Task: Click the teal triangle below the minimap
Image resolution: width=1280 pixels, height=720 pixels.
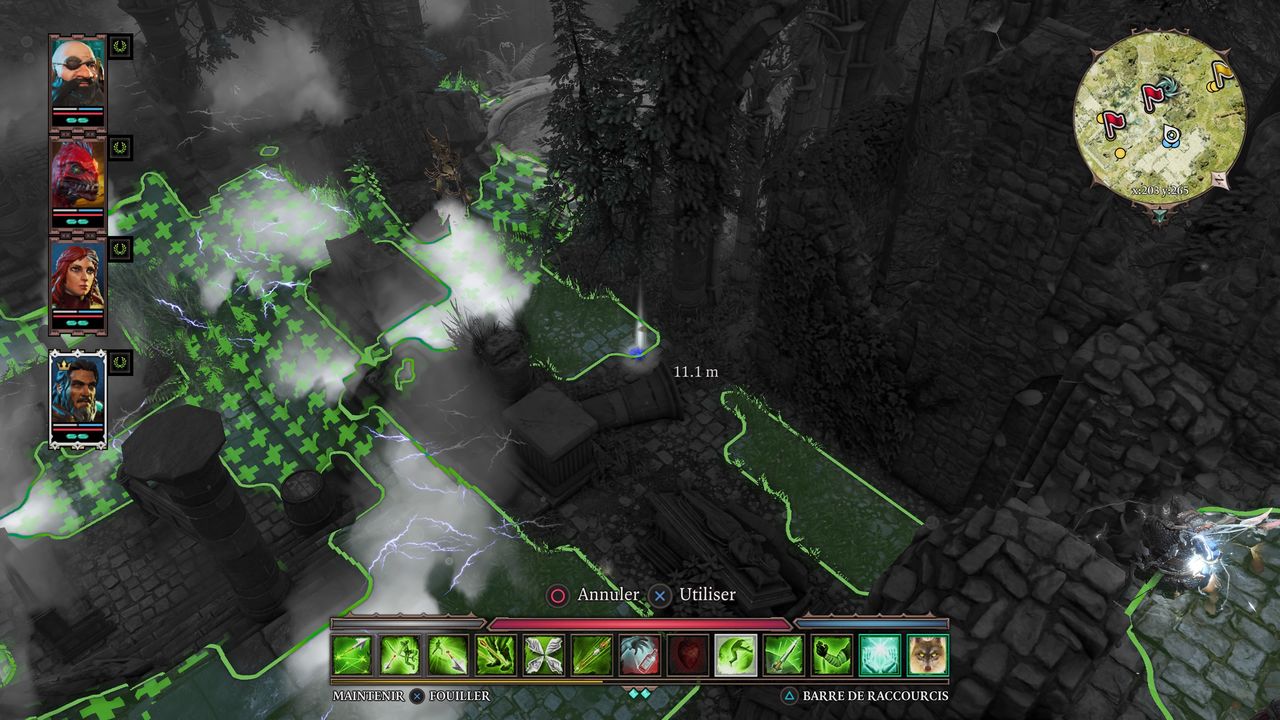Action: (x=1158, y=214)
